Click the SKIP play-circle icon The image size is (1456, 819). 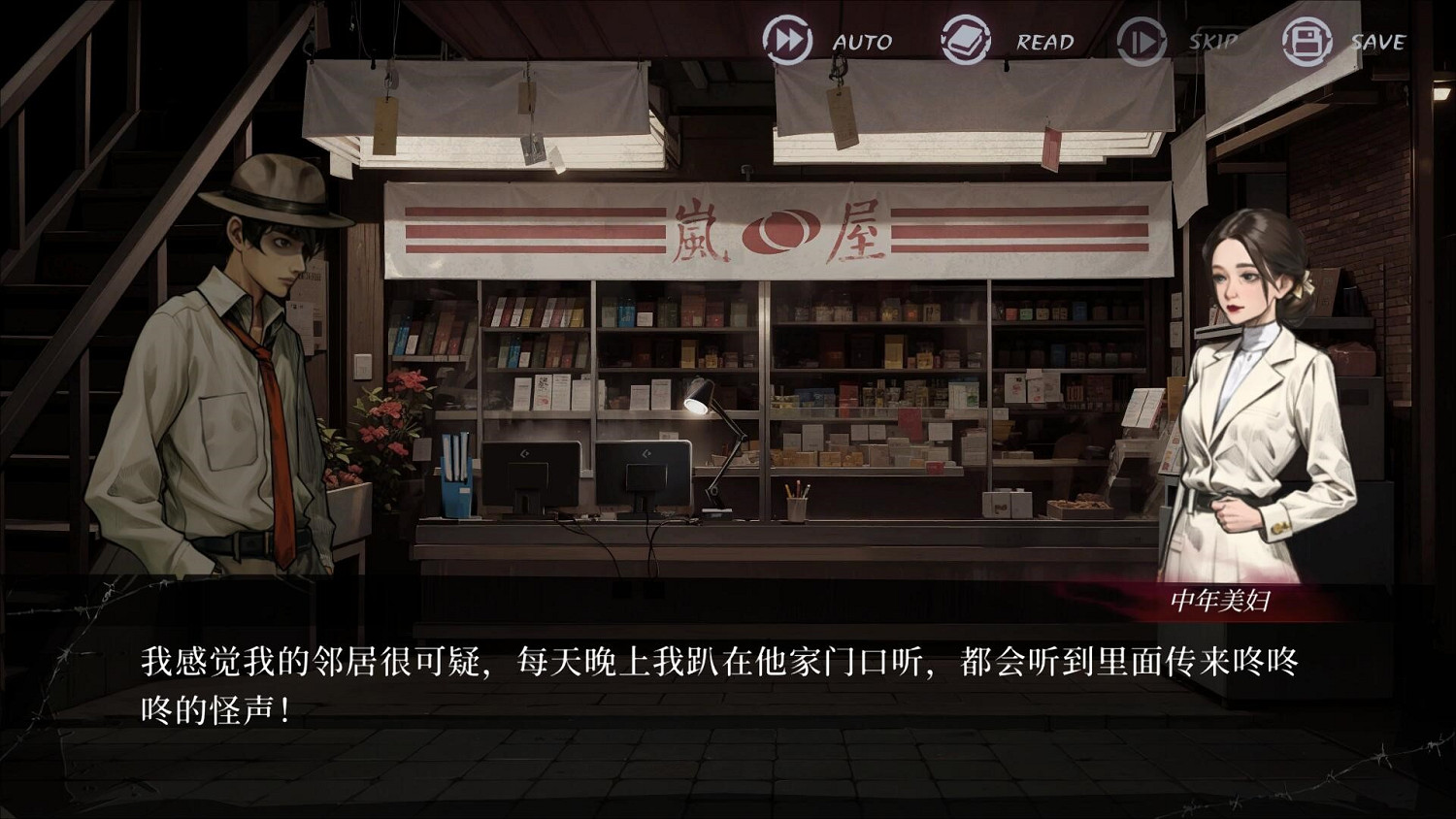tap(1143, 41)
